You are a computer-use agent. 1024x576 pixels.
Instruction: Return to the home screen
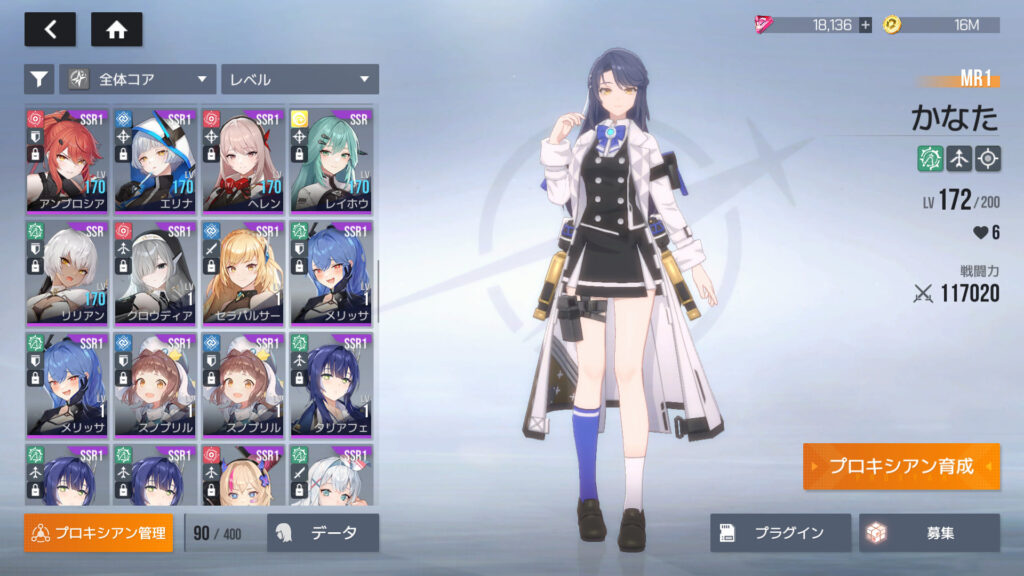point(116,30)
